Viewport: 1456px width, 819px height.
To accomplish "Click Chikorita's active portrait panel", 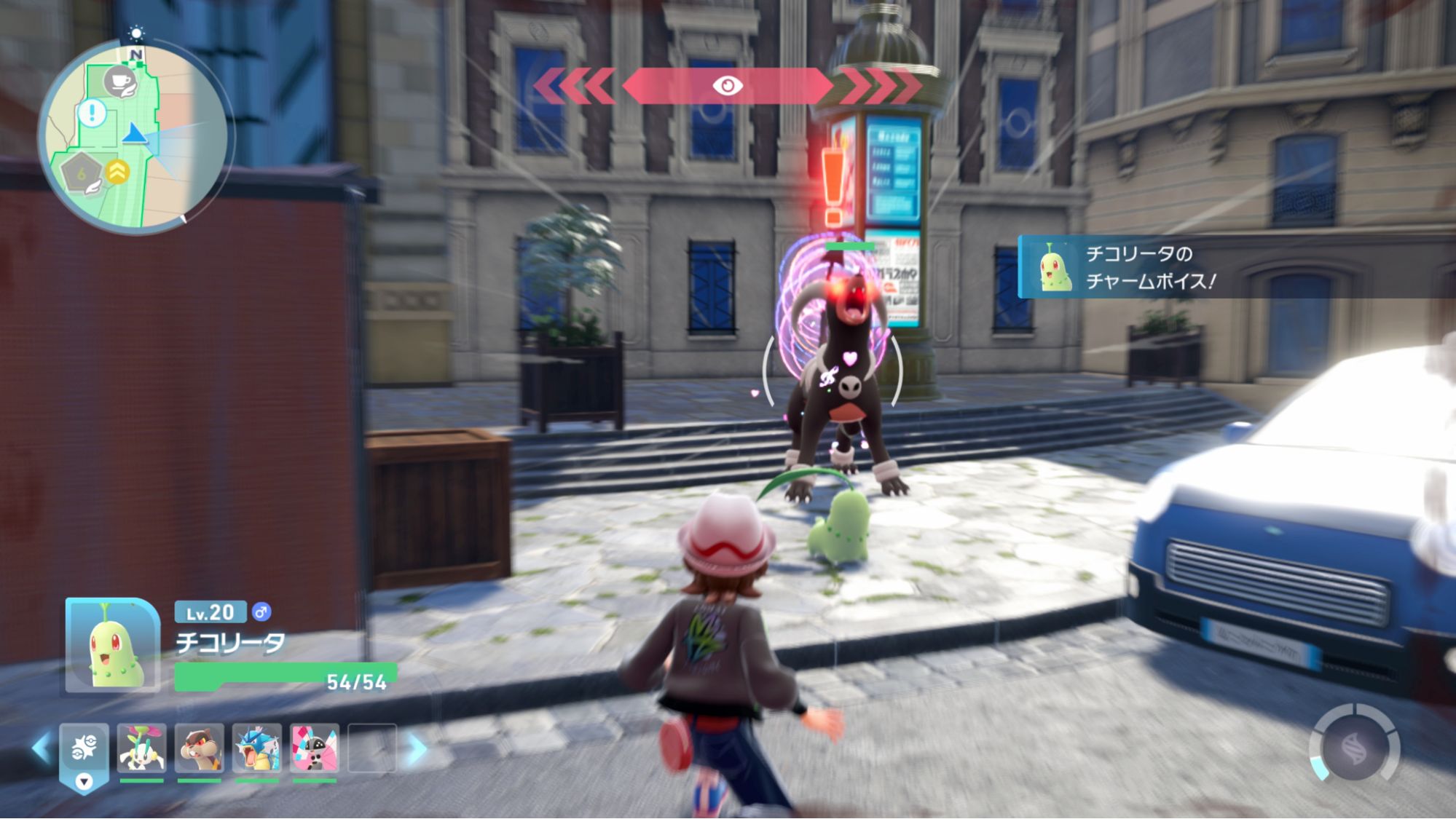I will (113, 645).
